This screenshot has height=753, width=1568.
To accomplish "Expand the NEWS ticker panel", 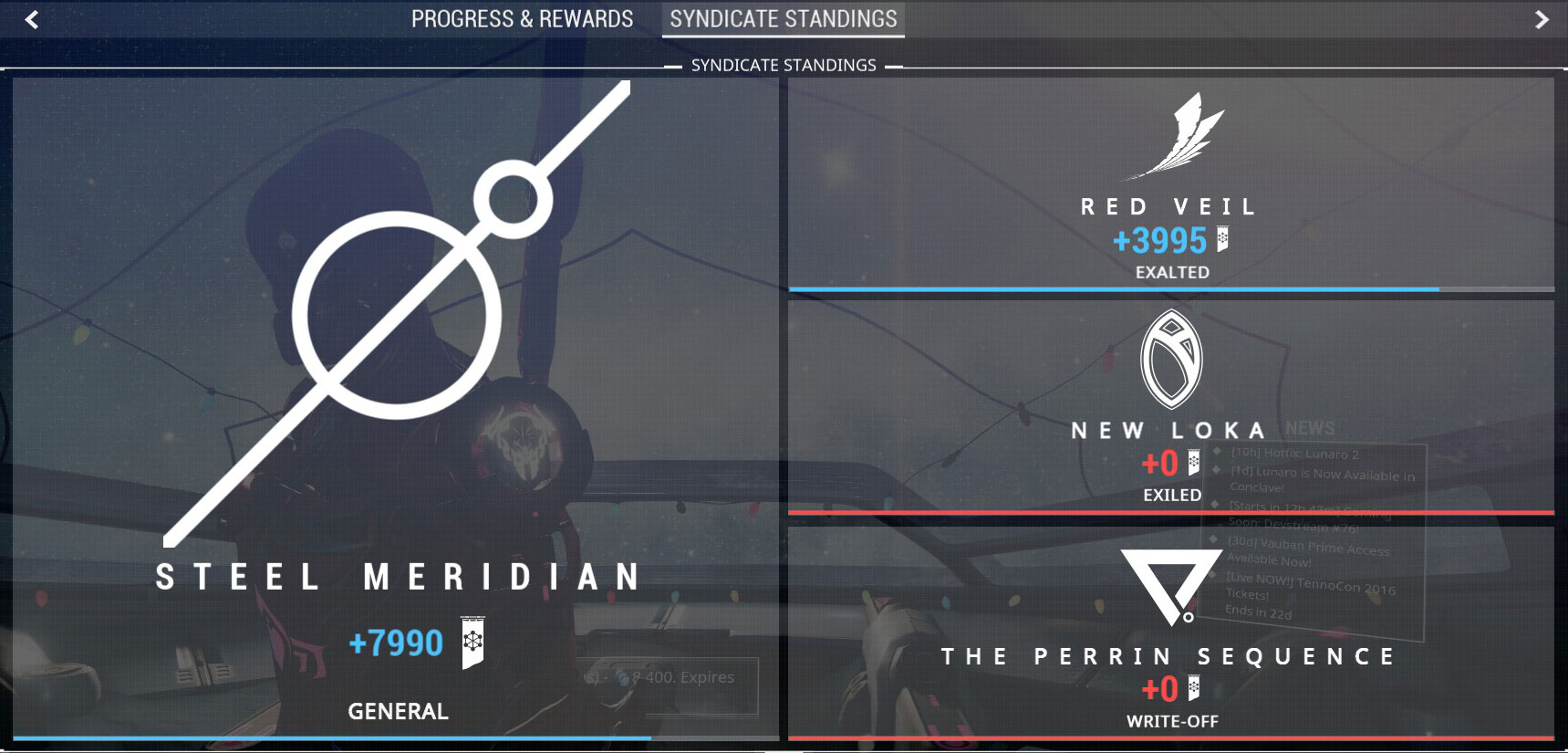I will coord(1311,428).
